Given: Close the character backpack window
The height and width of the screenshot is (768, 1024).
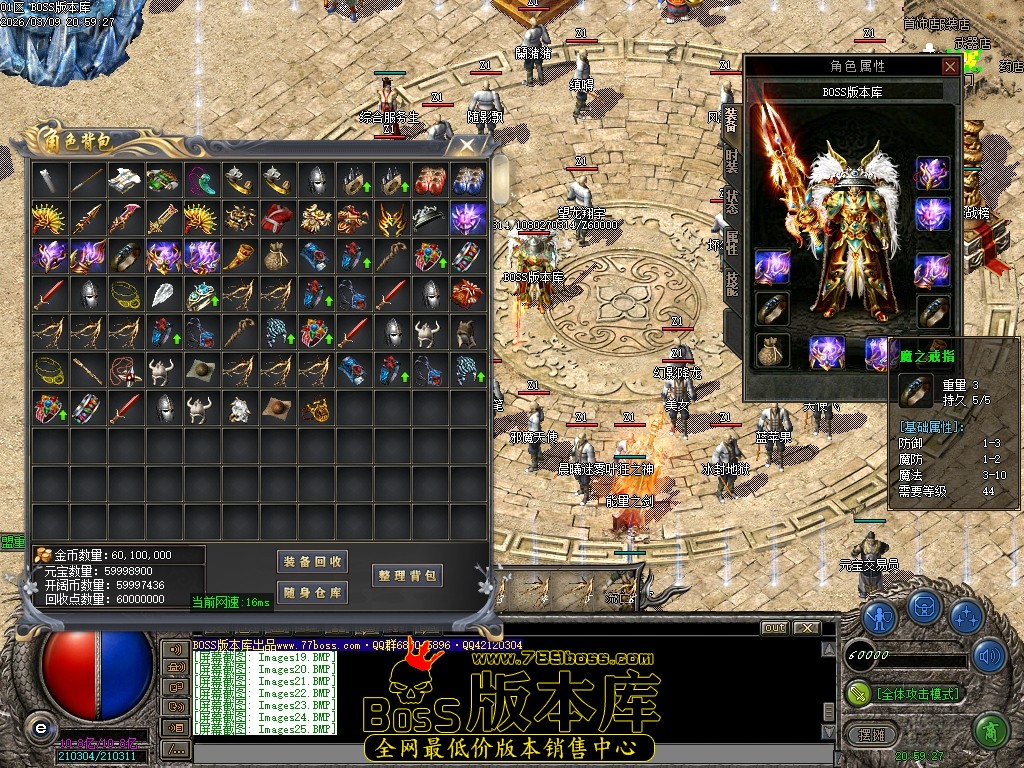Looking at the screenshot, I should (x=467, y=146).
